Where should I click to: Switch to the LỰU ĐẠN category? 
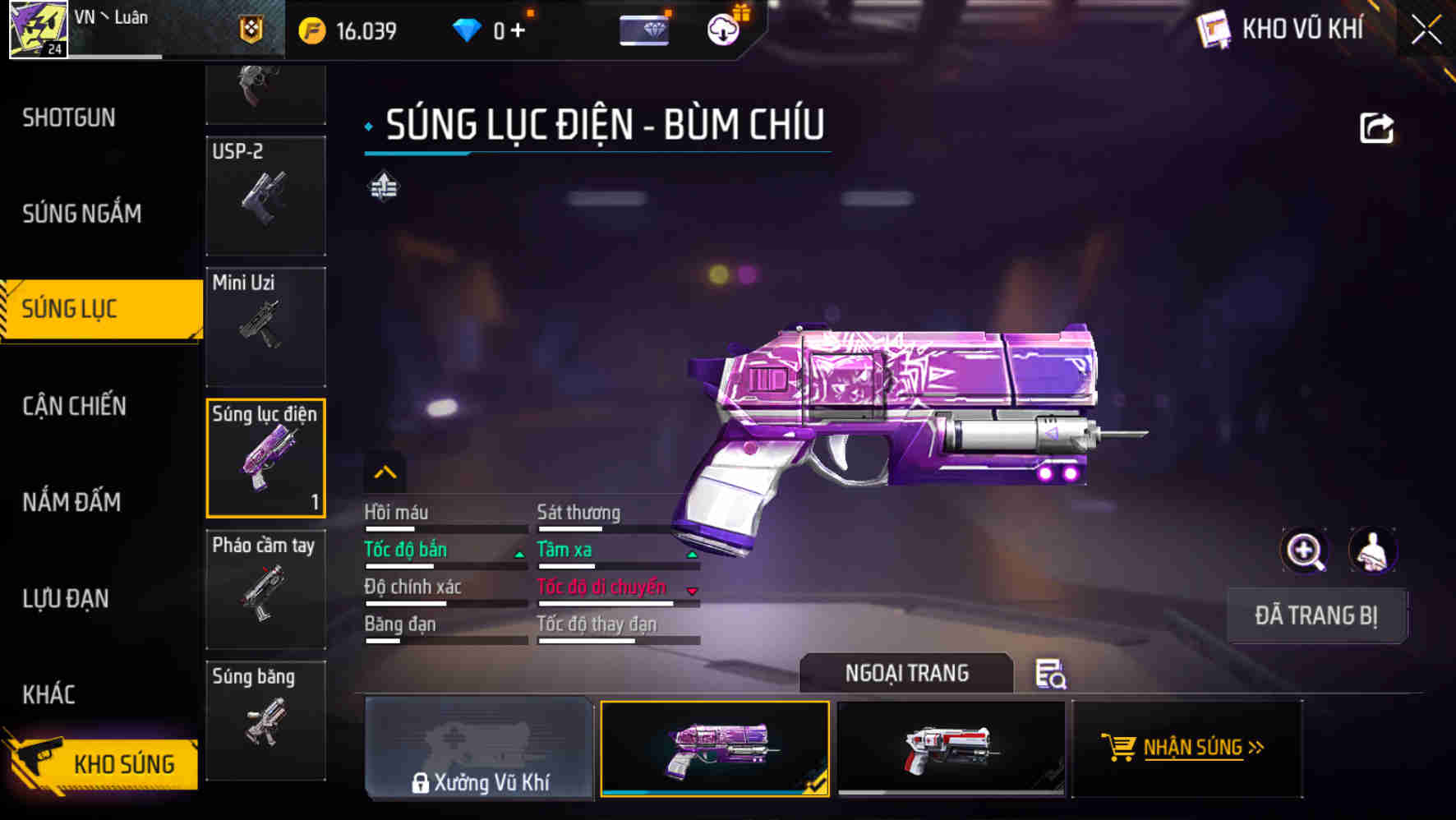point(66,598)
